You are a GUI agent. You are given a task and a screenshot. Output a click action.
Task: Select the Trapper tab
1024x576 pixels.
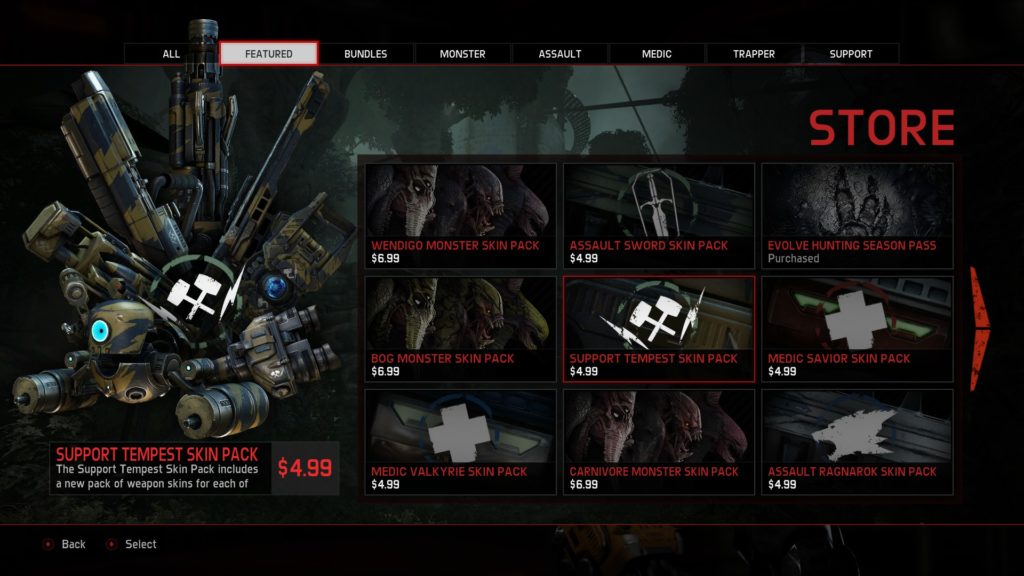(x=754, y=54)
